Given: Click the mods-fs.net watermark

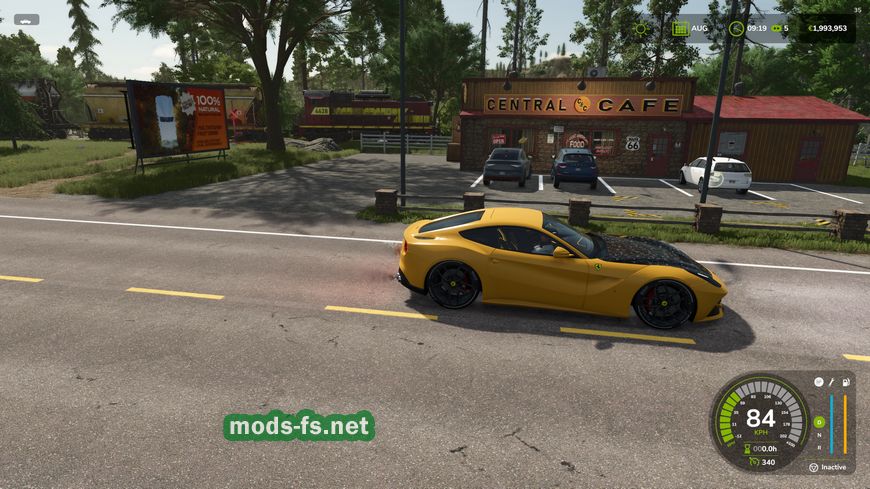Looking at the screenshot, I should pos(299,426).
